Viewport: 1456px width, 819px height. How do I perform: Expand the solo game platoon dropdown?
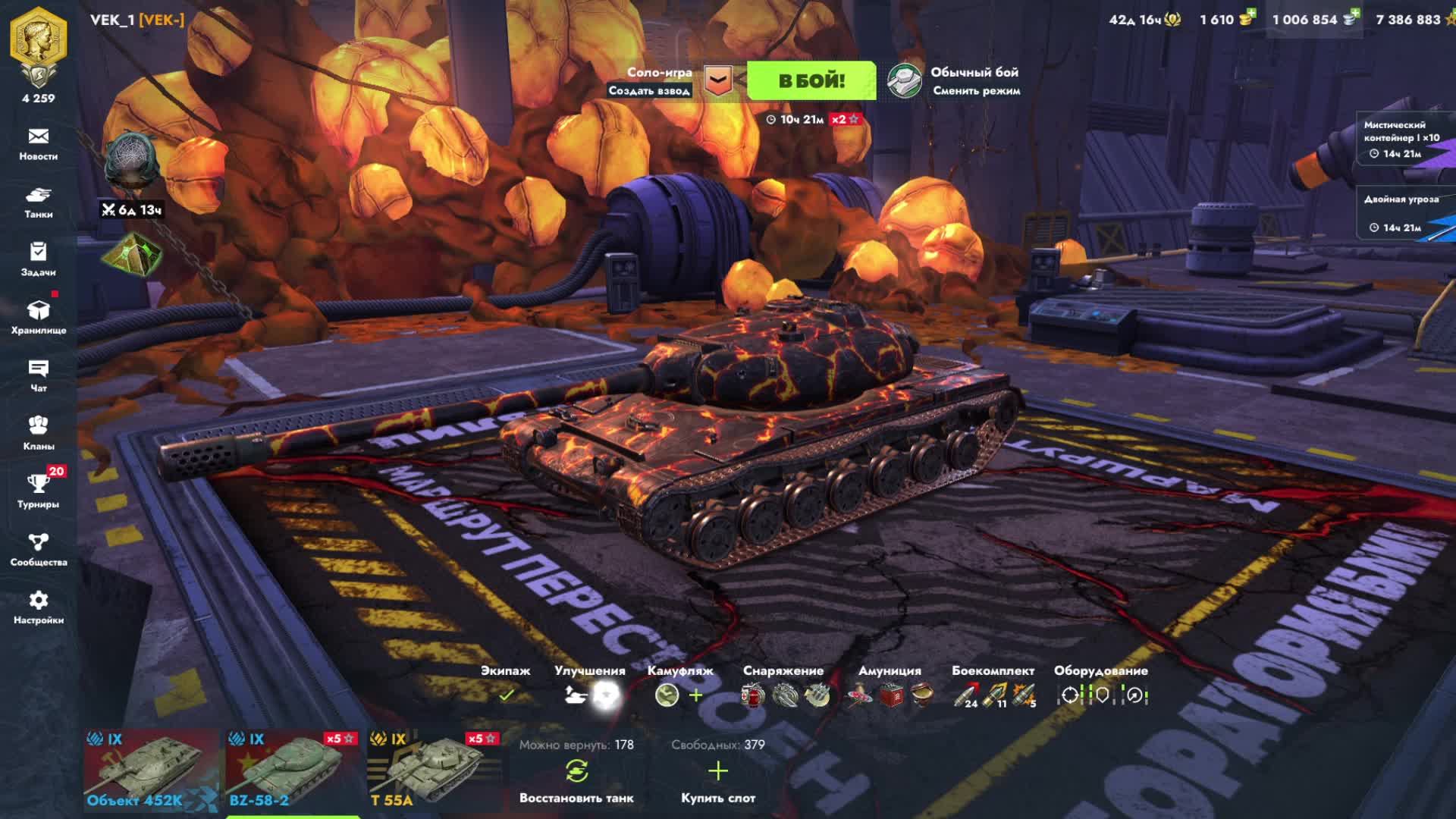coord(717,80)
